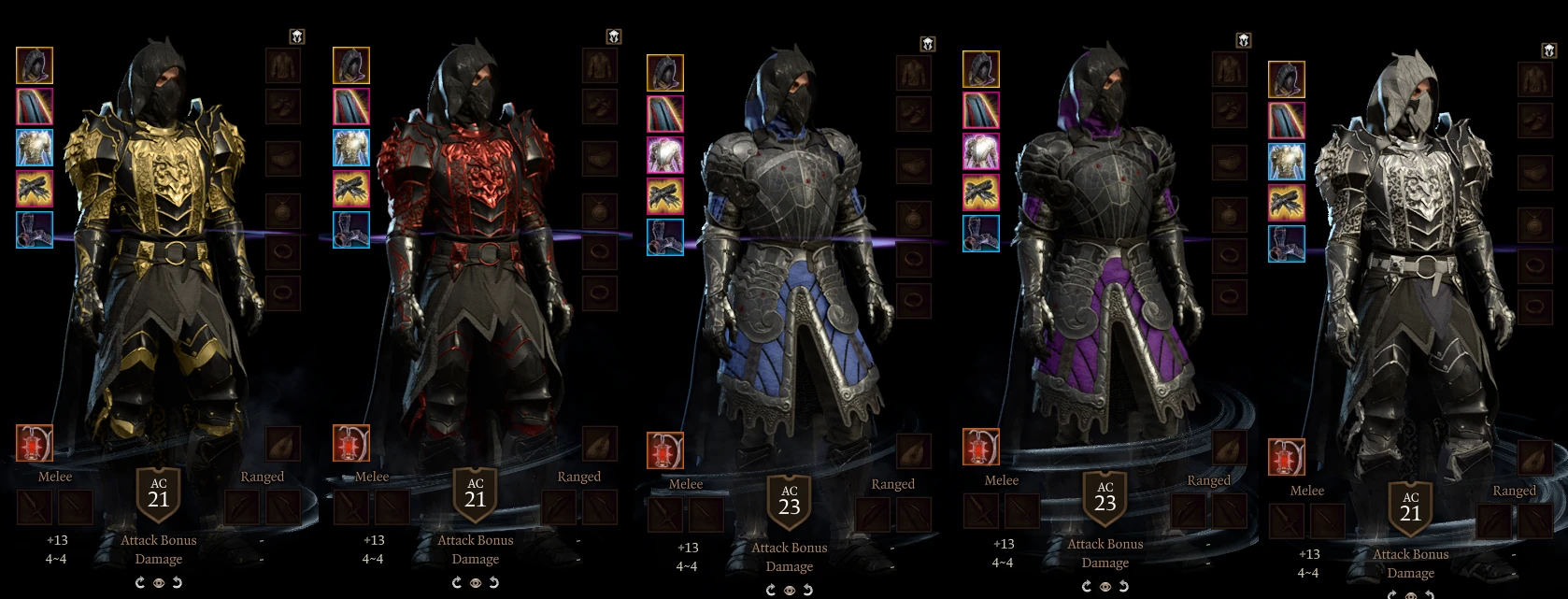1568x599 pixels.
Task: Select the cloak slot beside the purple-skirted armor
Action: pyautogui.click(x=981, y=111)
